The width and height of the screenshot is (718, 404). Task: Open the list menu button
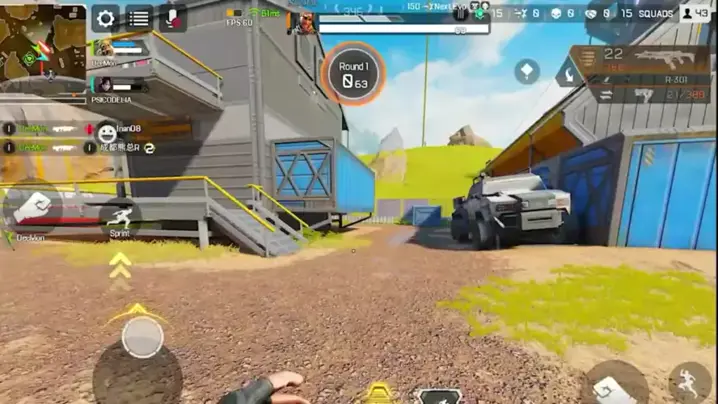pos(139,18)
